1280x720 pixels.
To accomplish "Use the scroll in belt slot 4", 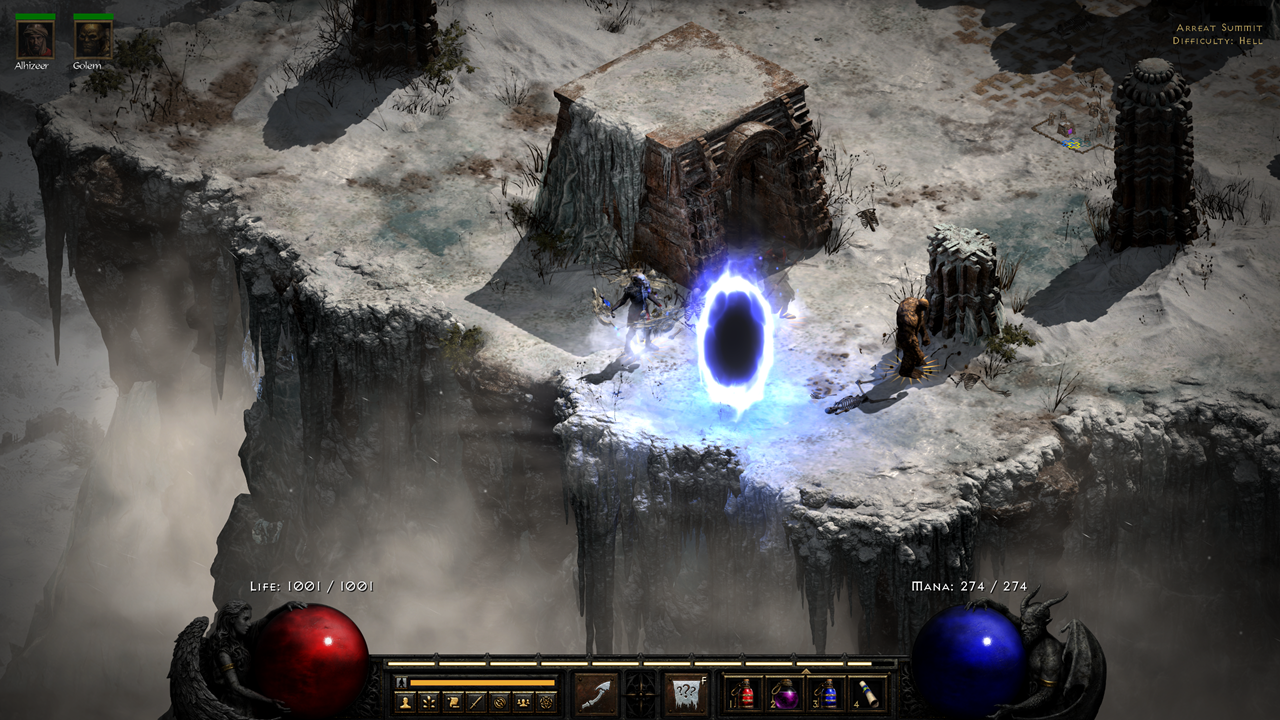I will (867, 694).
